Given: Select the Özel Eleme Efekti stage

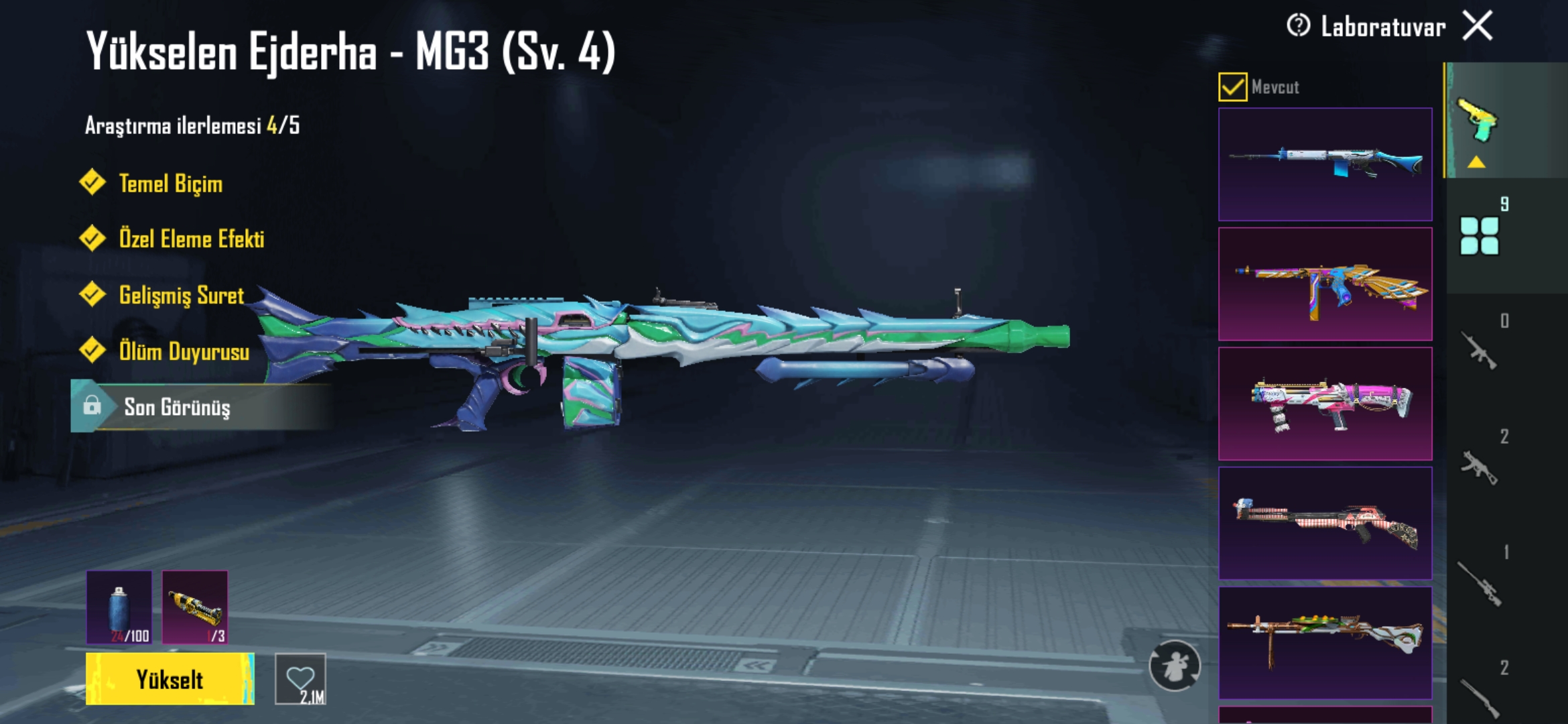Looking at the screenshot, I should tap(191, 239).
